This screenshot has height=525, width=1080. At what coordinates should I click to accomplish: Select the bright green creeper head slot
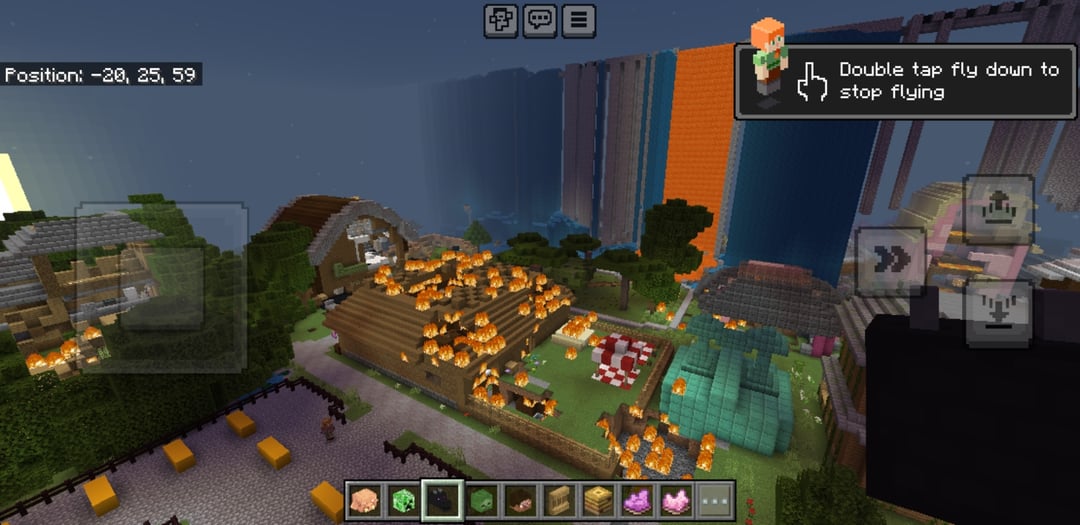coord(402,500)
